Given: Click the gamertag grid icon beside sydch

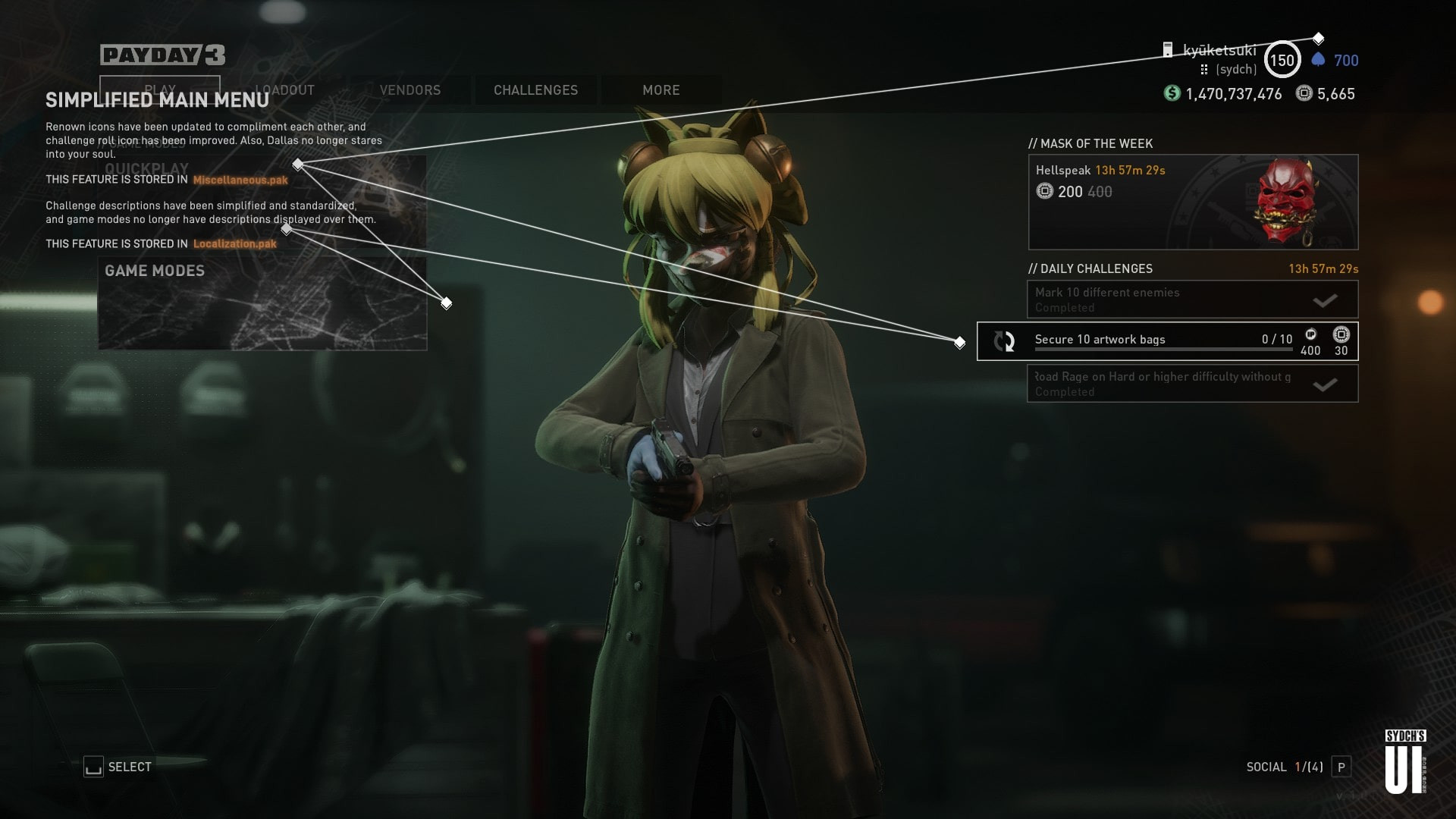Looking at the screenshot, I should click(x=1205, y=69).
